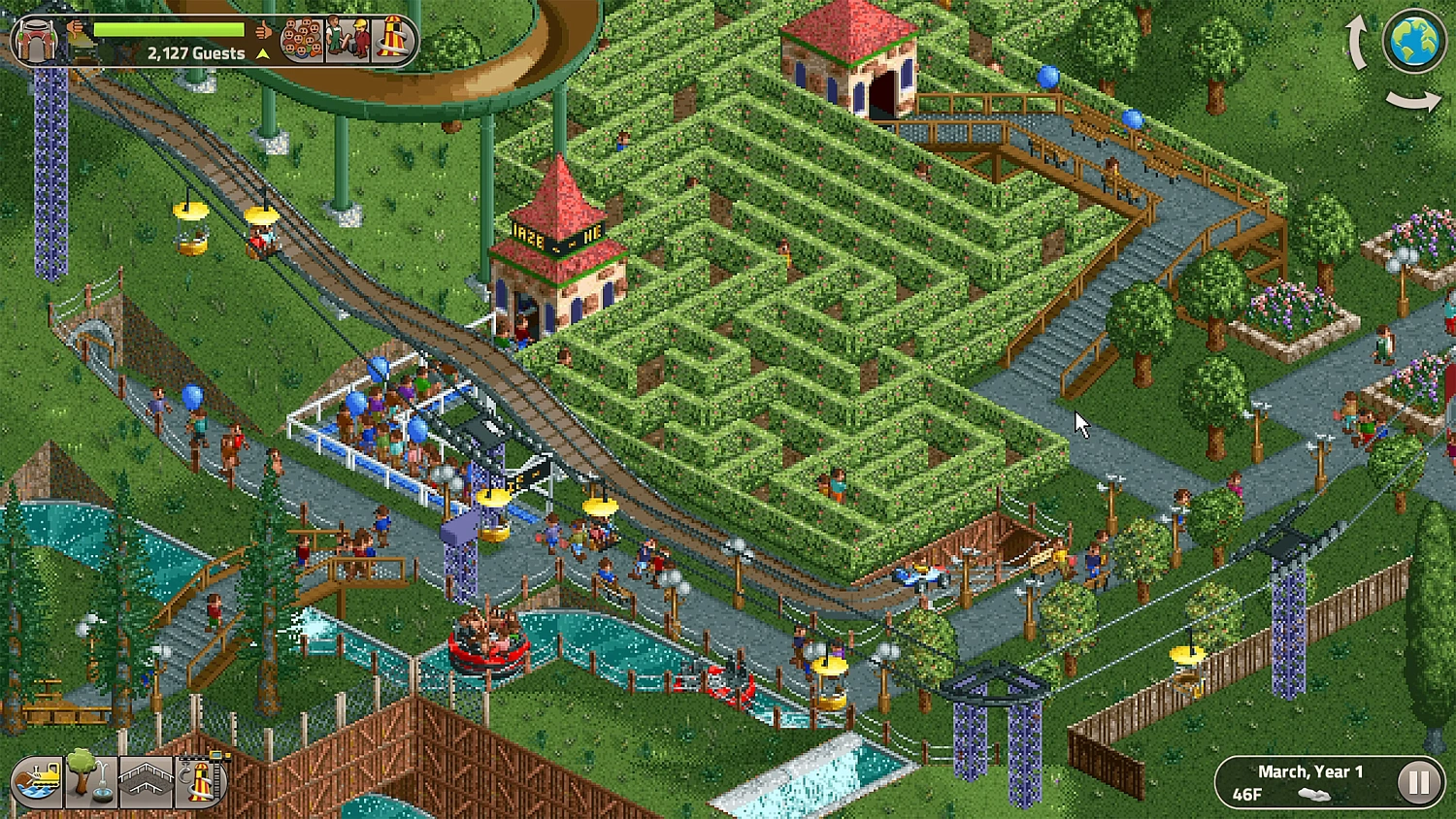Click the 2,127 Guests counter

point(196,53)
